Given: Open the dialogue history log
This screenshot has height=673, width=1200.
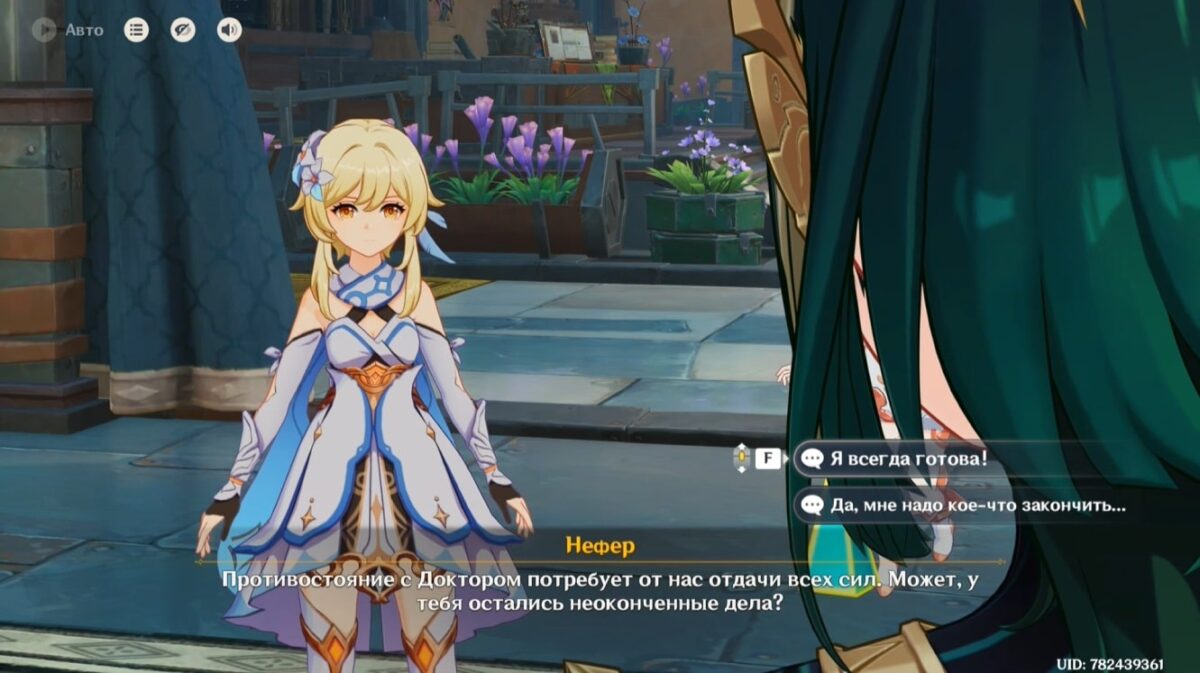Looking at the screenshot, I should click(x=136, y=30).
